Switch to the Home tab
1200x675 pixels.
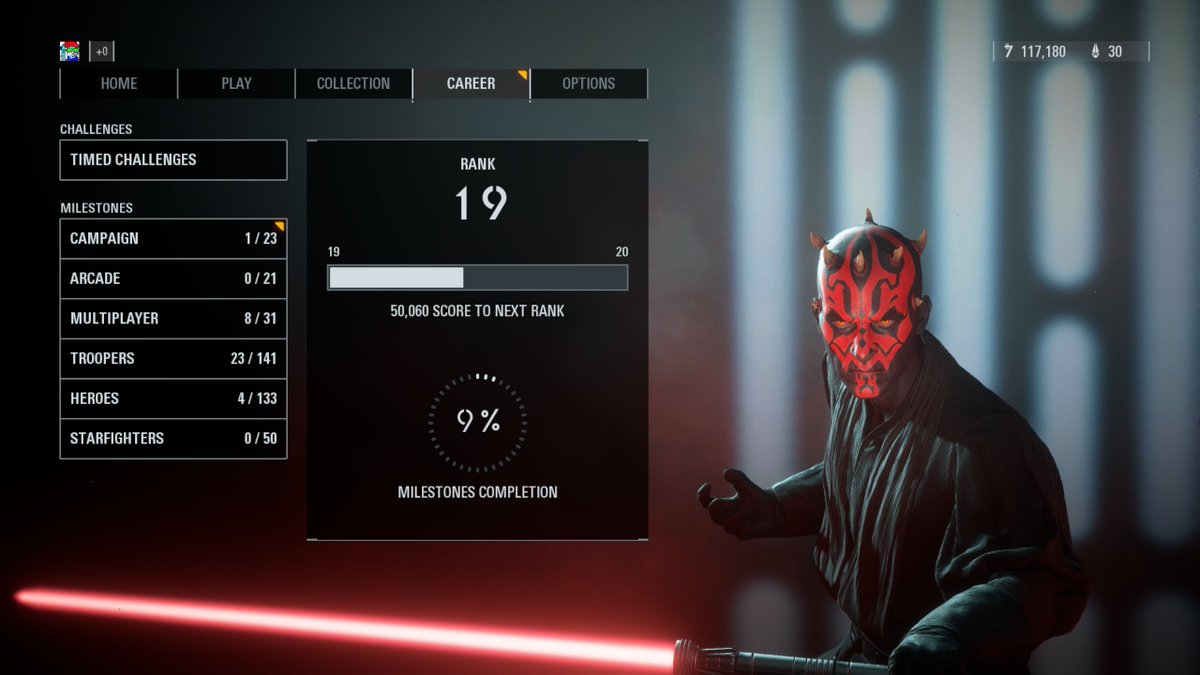(x=119, y=84)
